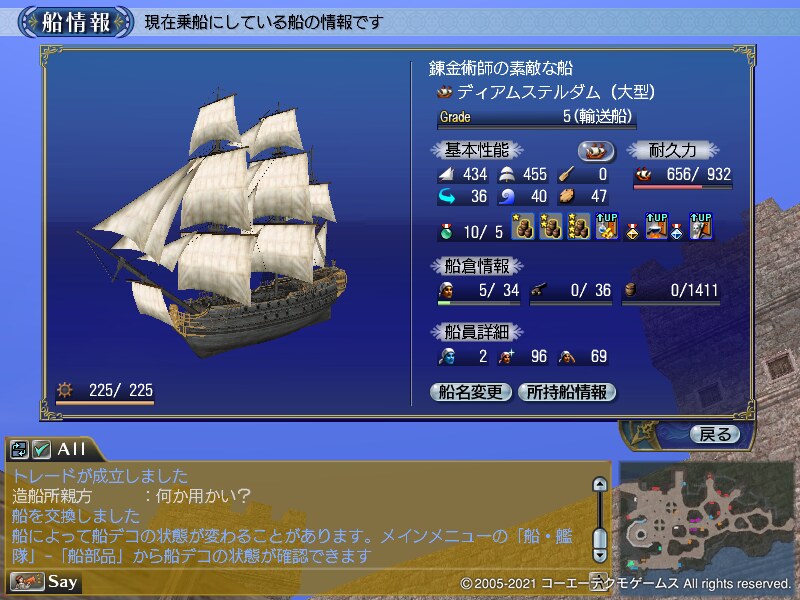Click the chat log scroll-up arrow
800x600 pixels.
pos(600,485)
